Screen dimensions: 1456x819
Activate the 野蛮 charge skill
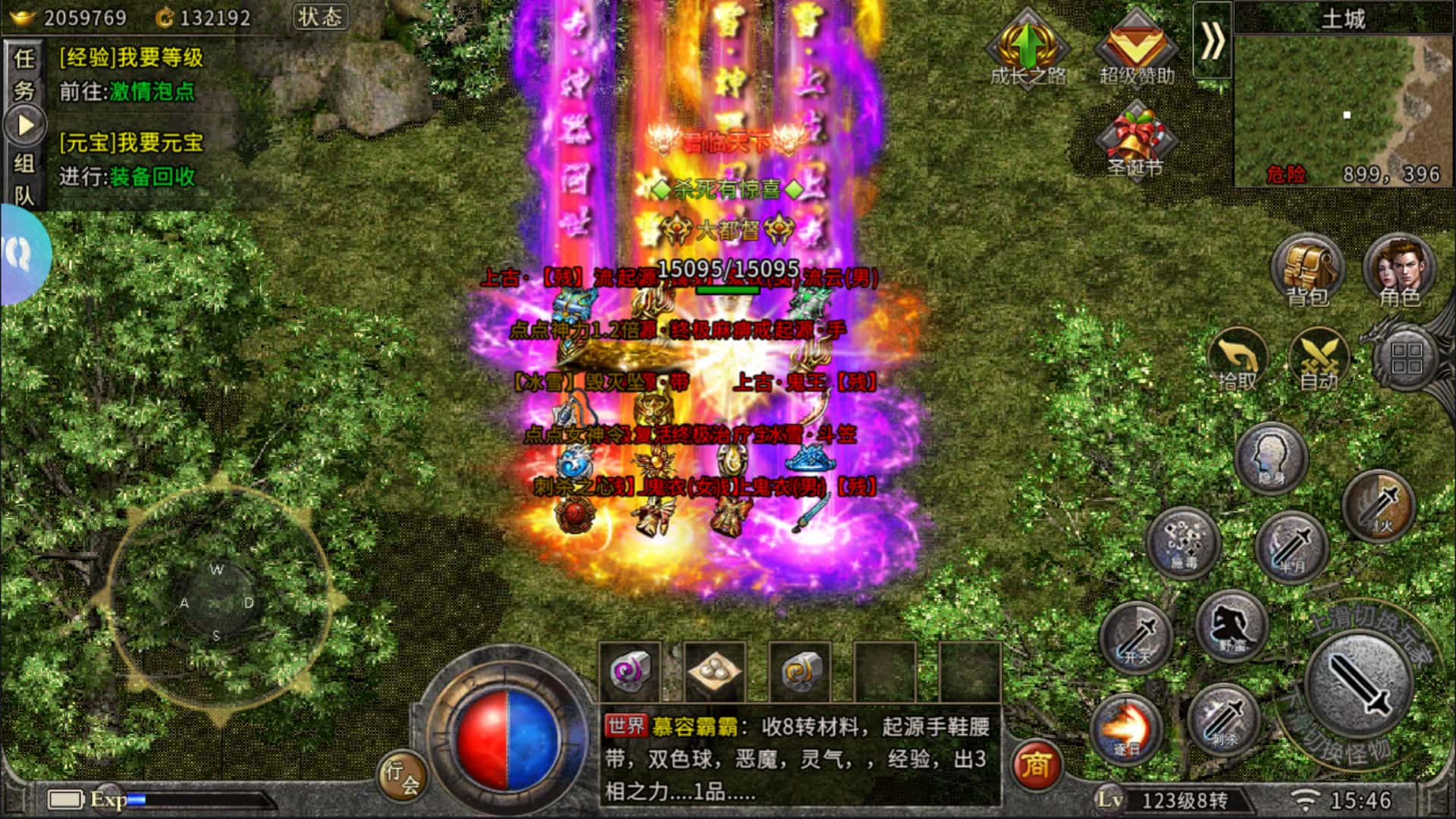click(x=1232, y=627)
